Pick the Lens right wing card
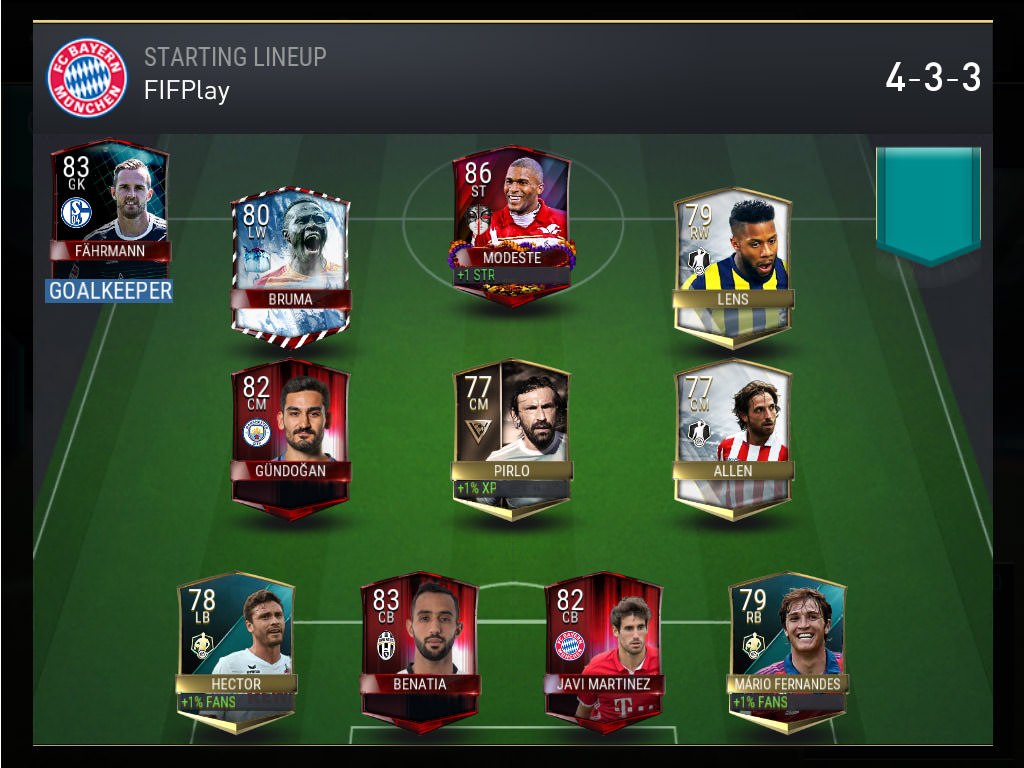Image resolution: width=1024 pixels, height=768 pixels. pyautogui.click(x=733, y=265)
